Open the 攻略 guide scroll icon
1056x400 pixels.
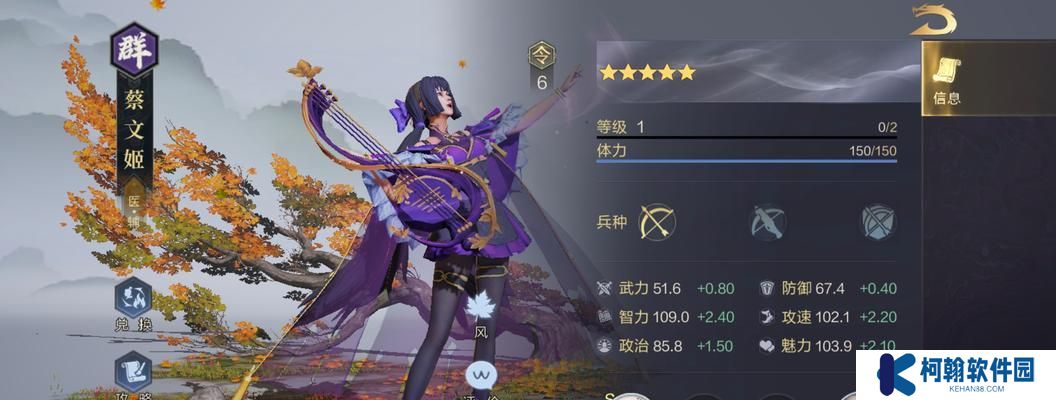[133, 374]
